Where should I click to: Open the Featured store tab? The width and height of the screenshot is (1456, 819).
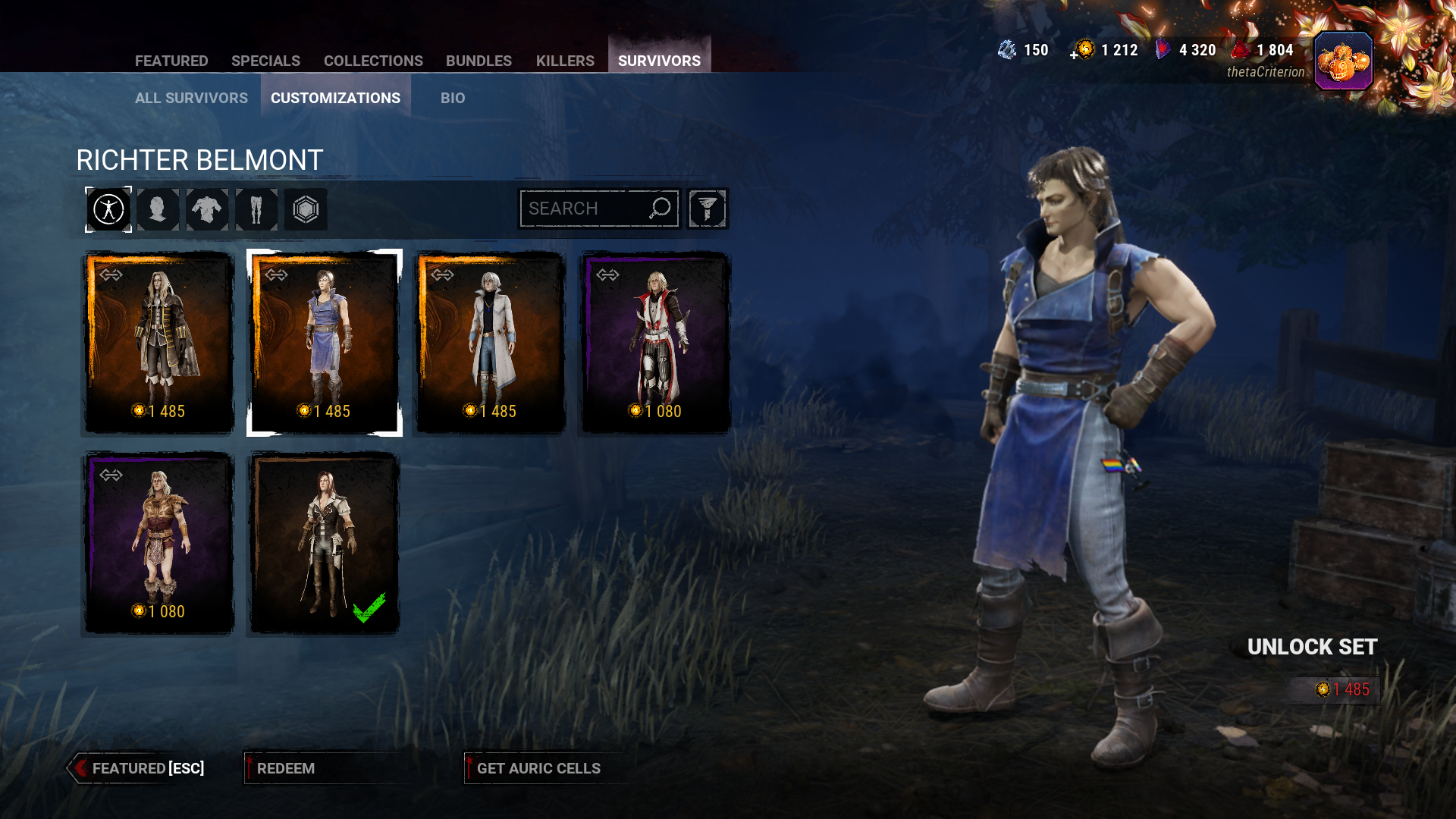click(x=171, y=61)
